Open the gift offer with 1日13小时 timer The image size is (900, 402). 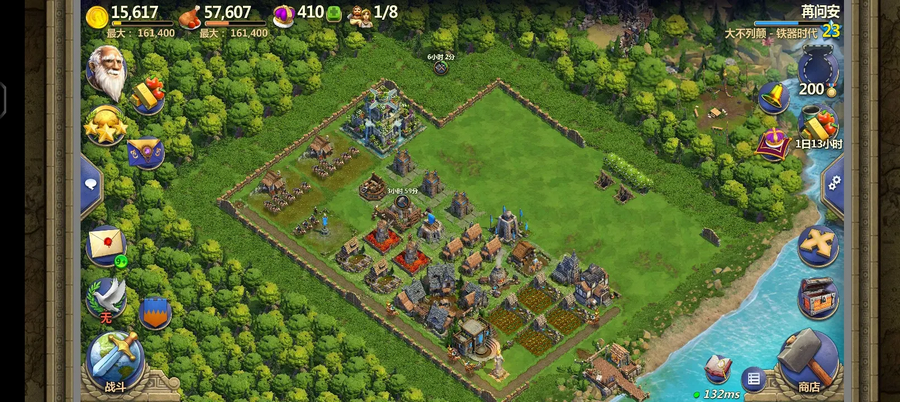click(818, 126)
